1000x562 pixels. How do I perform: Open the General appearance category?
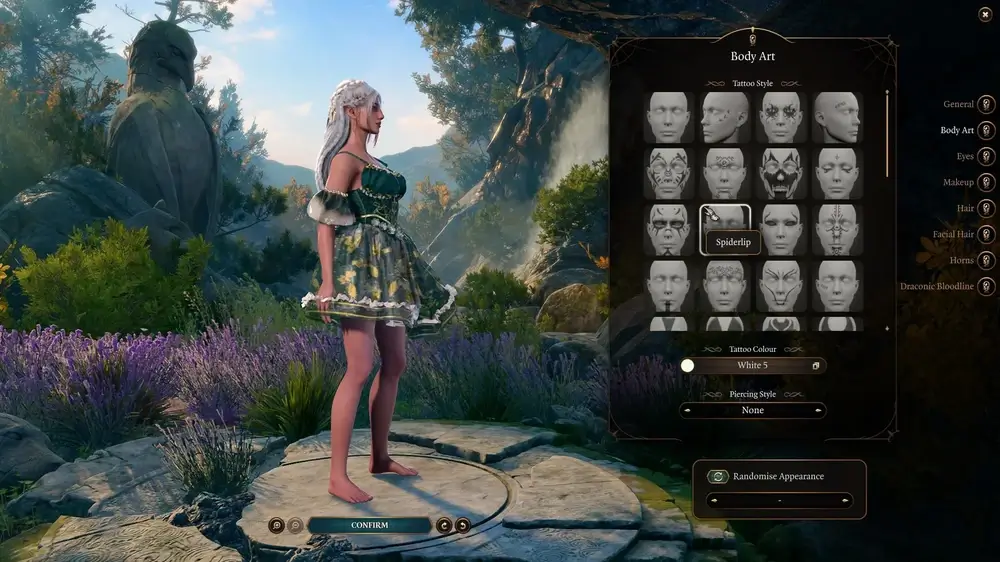pos(986,104)
